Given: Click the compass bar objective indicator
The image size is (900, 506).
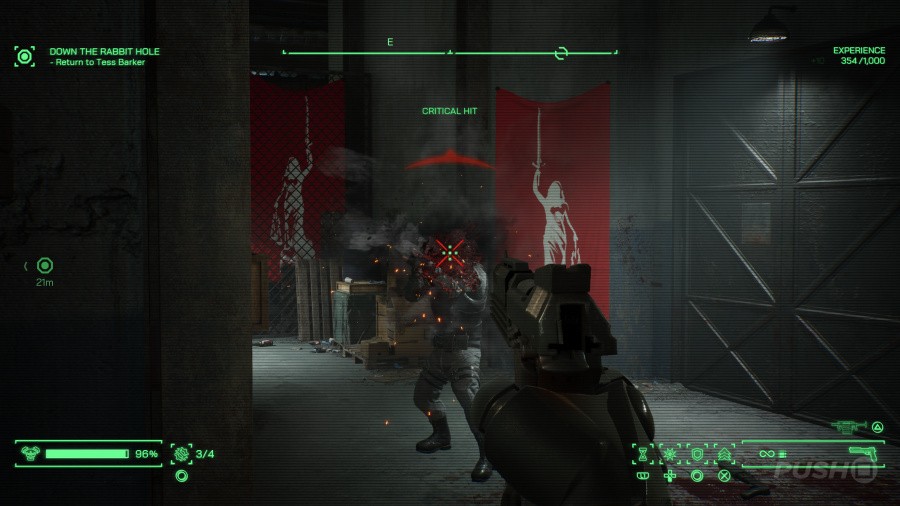Looking at the screenshot, I should tap(561, 52).
